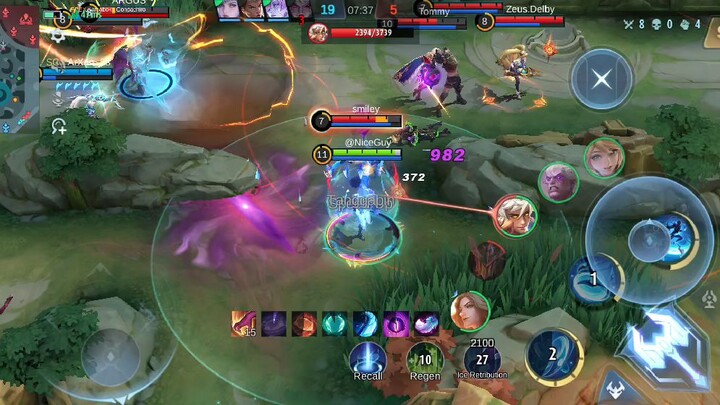The width and height of the screenshot is (720, 405).
Task: Activate skill 2 button
Action: (x=553, y=355)
